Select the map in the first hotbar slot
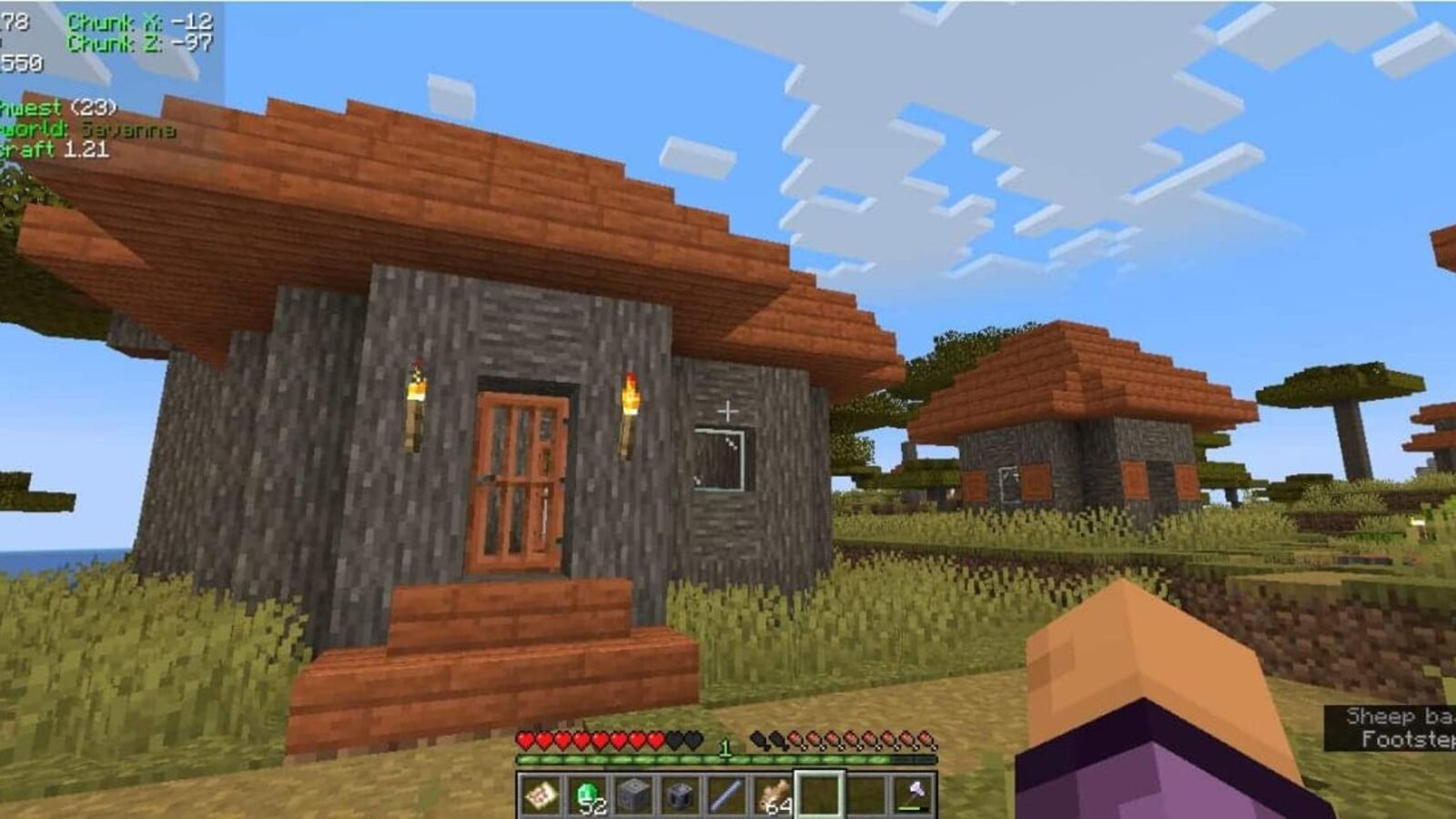This screenshot has width=1456, height=819. click(x=541, y=794)
